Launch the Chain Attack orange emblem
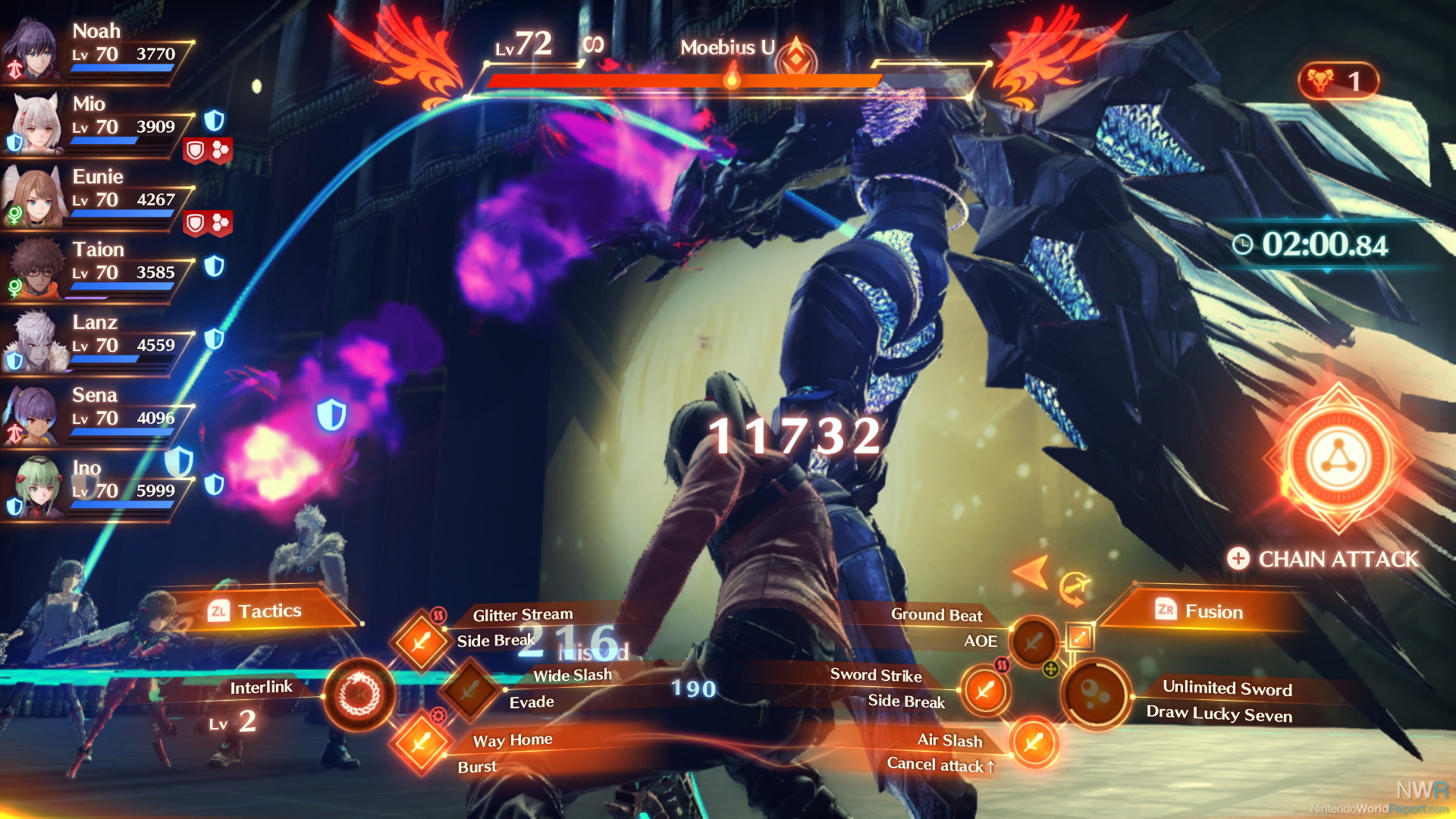Viewport: 1456px width, 819px height. (x=1338, y=460)
